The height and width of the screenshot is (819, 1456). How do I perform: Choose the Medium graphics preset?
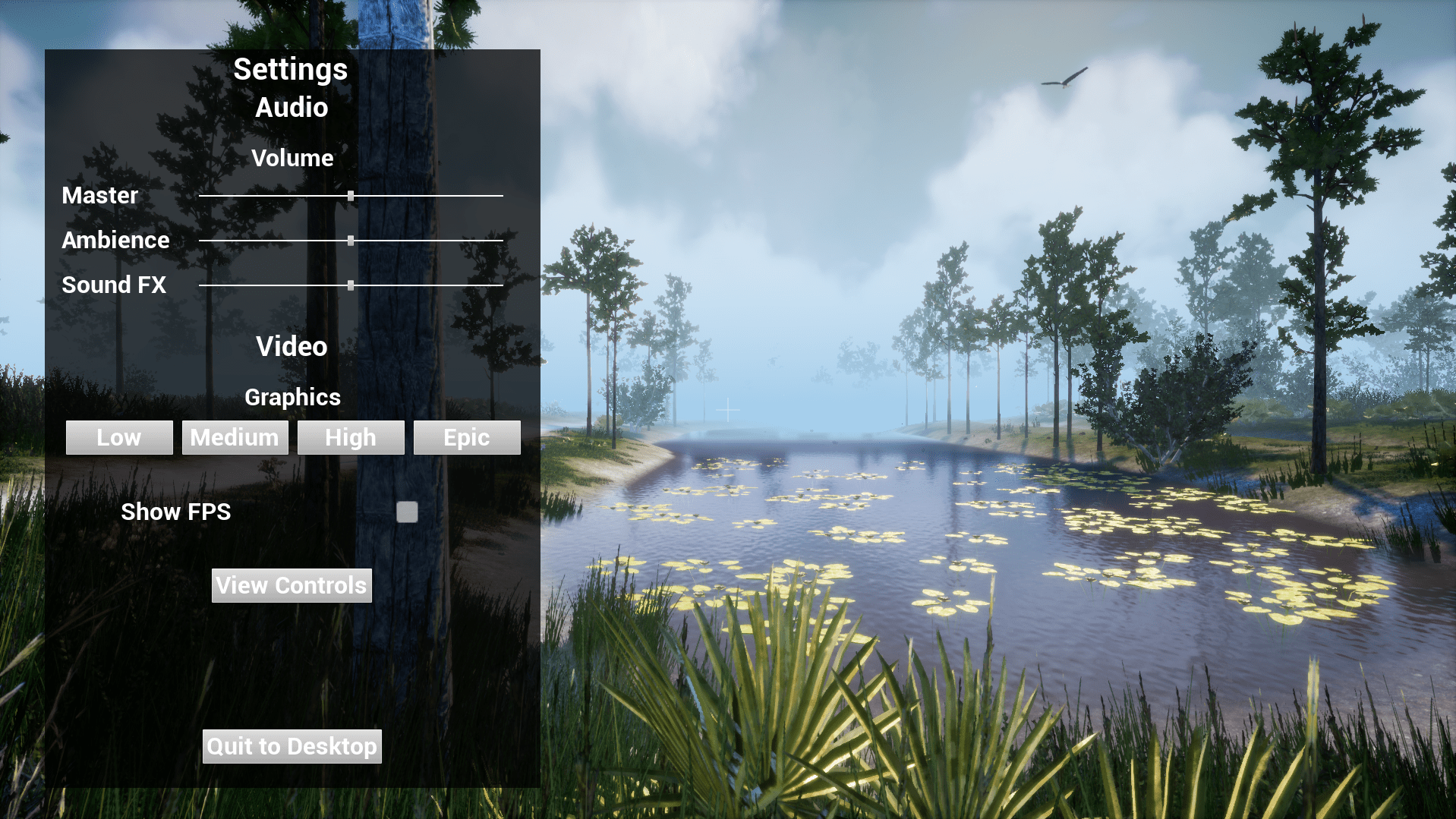[x=235, y=438]
